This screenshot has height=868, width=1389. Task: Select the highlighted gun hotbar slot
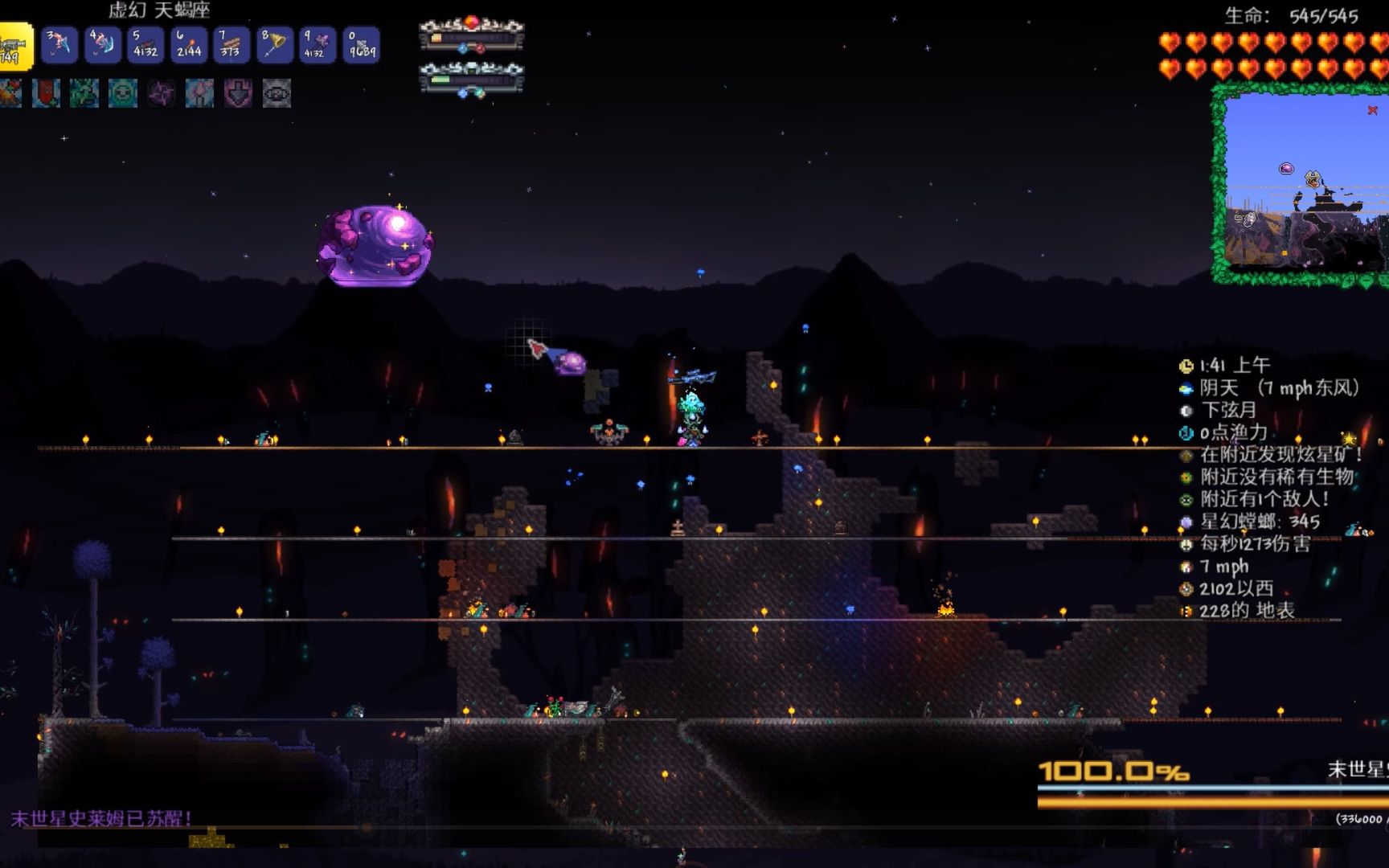pyautogui.click(x=14, y=46)
